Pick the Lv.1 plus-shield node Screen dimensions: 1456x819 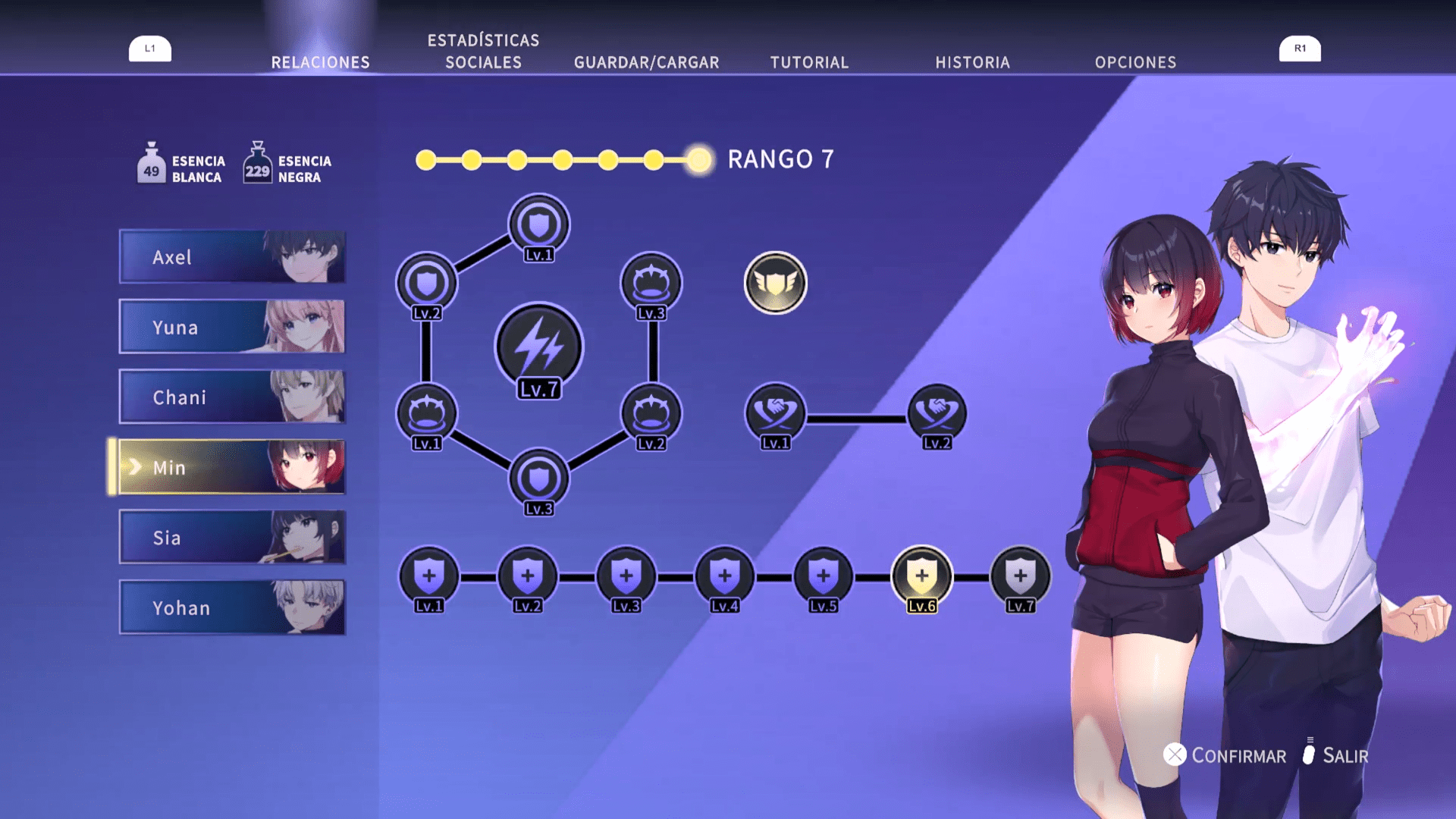pos(429,576)
